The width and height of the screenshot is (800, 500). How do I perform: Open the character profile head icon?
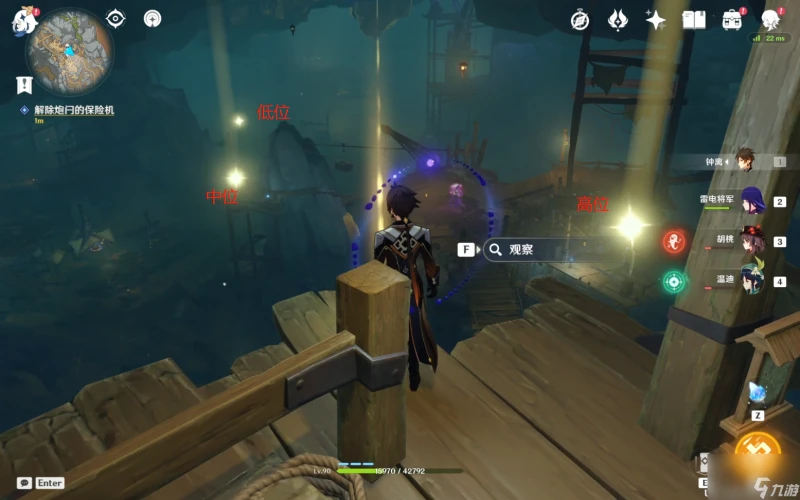[x=771, y=19]
